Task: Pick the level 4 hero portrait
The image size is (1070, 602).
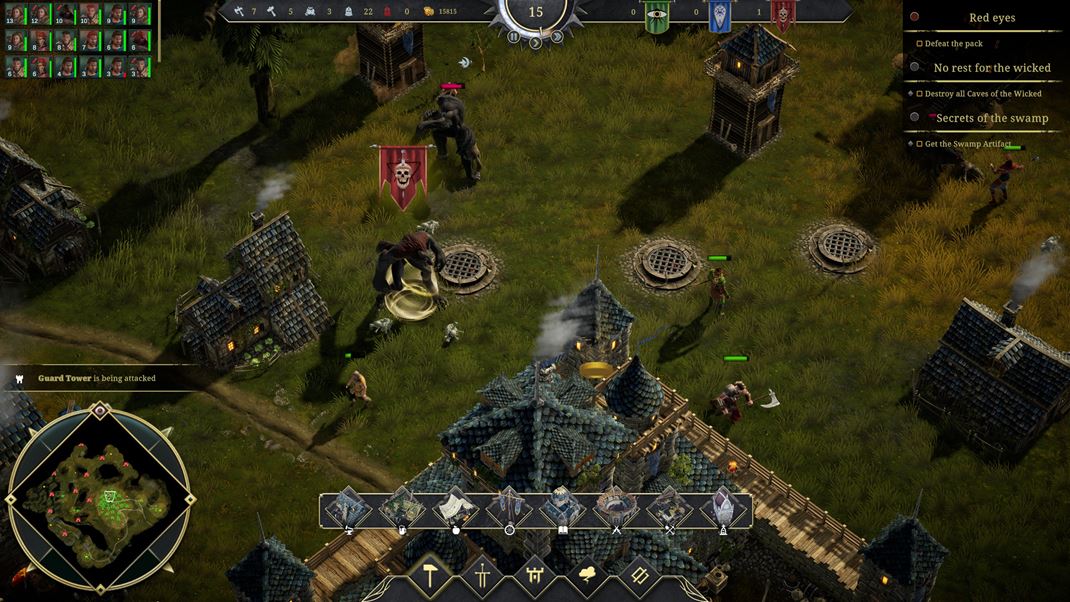Action: (x=66, y=67)
